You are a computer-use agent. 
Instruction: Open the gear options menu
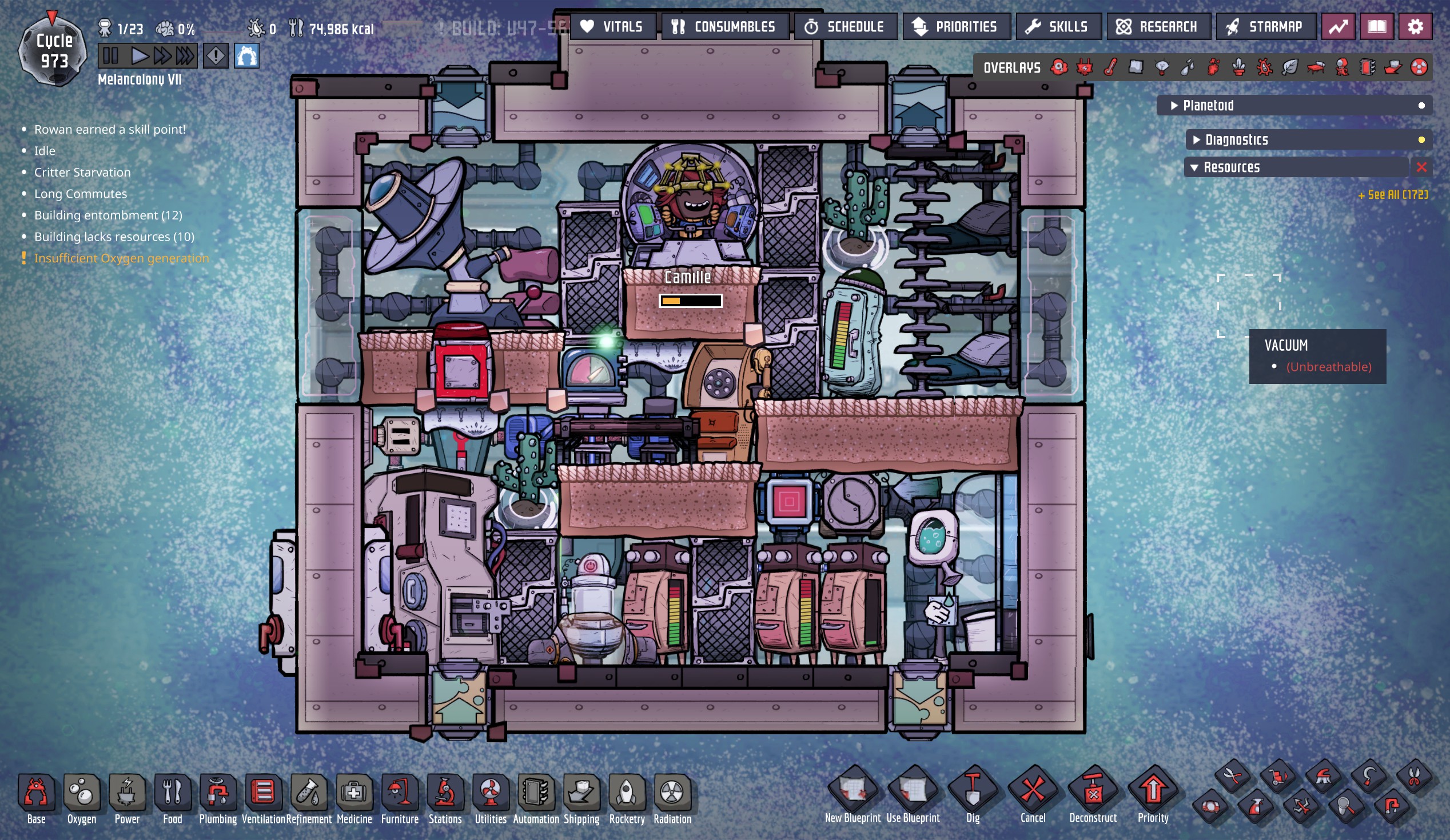1415,26
